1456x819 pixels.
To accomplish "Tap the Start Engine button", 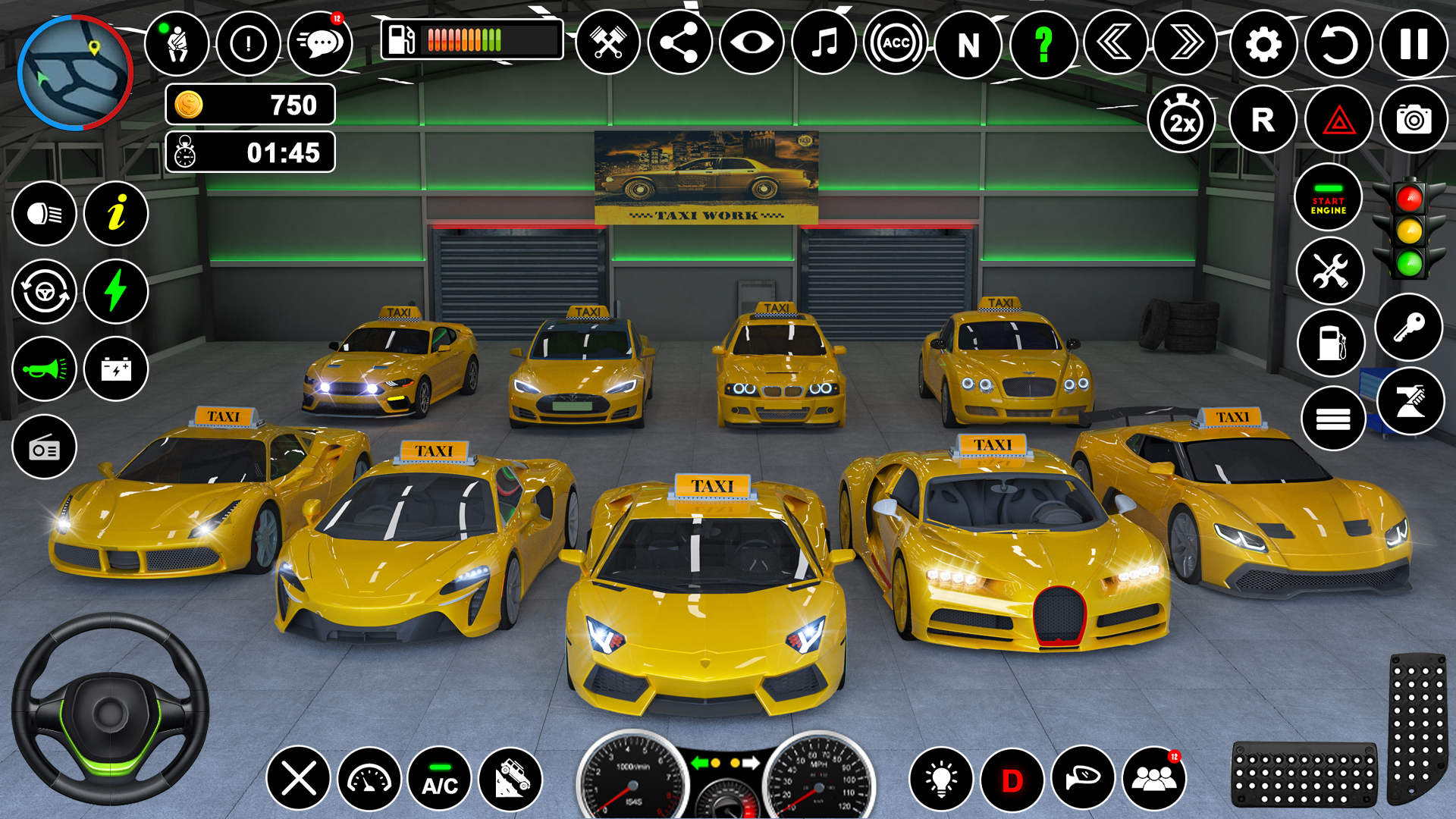I will point(1328,199).
